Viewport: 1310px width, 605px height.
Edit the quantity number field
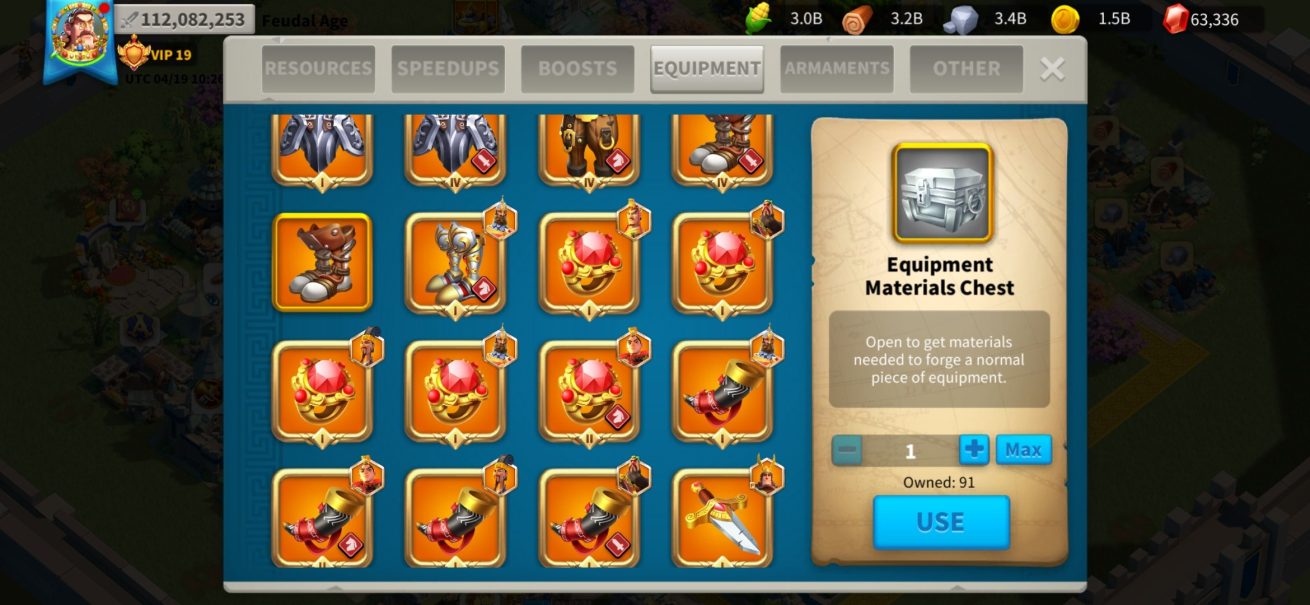pos(909,451)
